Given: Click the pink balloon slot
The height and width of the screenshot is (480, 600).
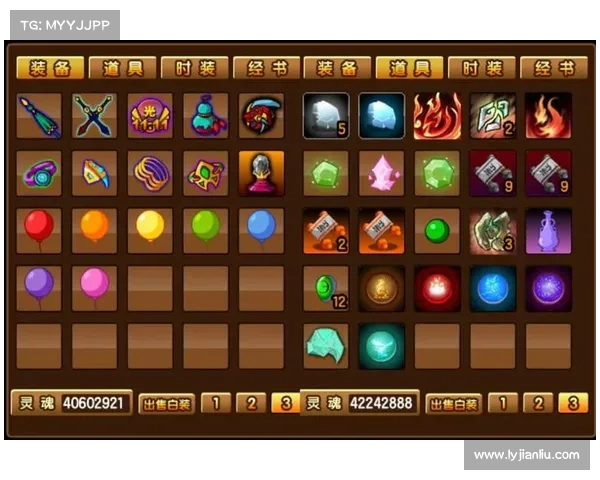Looking at the screenshot, I should tap(94, 287).
